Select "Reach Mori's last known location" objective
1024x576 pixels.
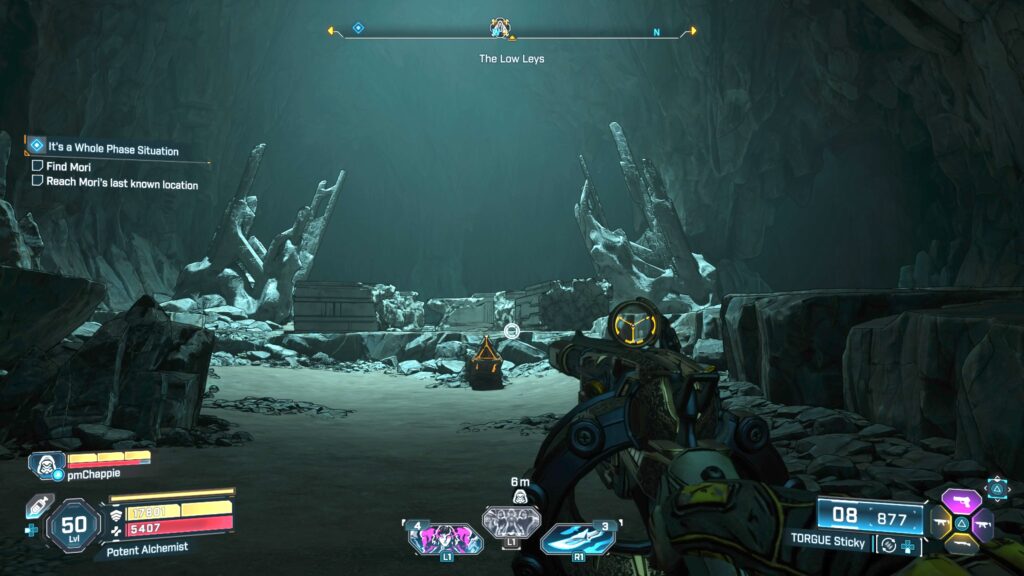[121, 183]
